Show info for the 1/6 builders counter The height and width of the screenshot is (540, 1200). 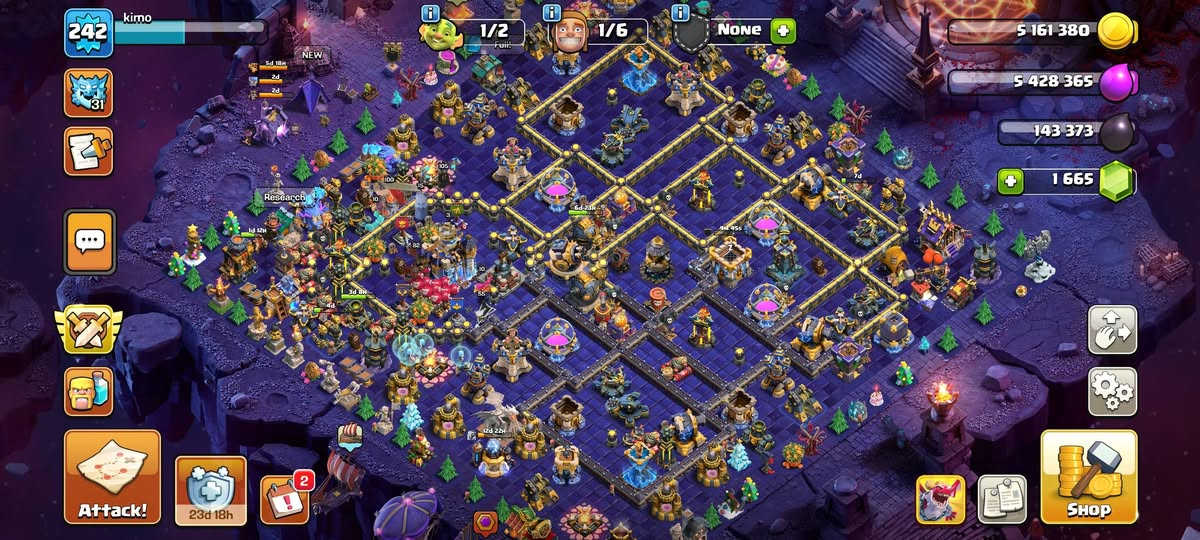click(551, 13)
